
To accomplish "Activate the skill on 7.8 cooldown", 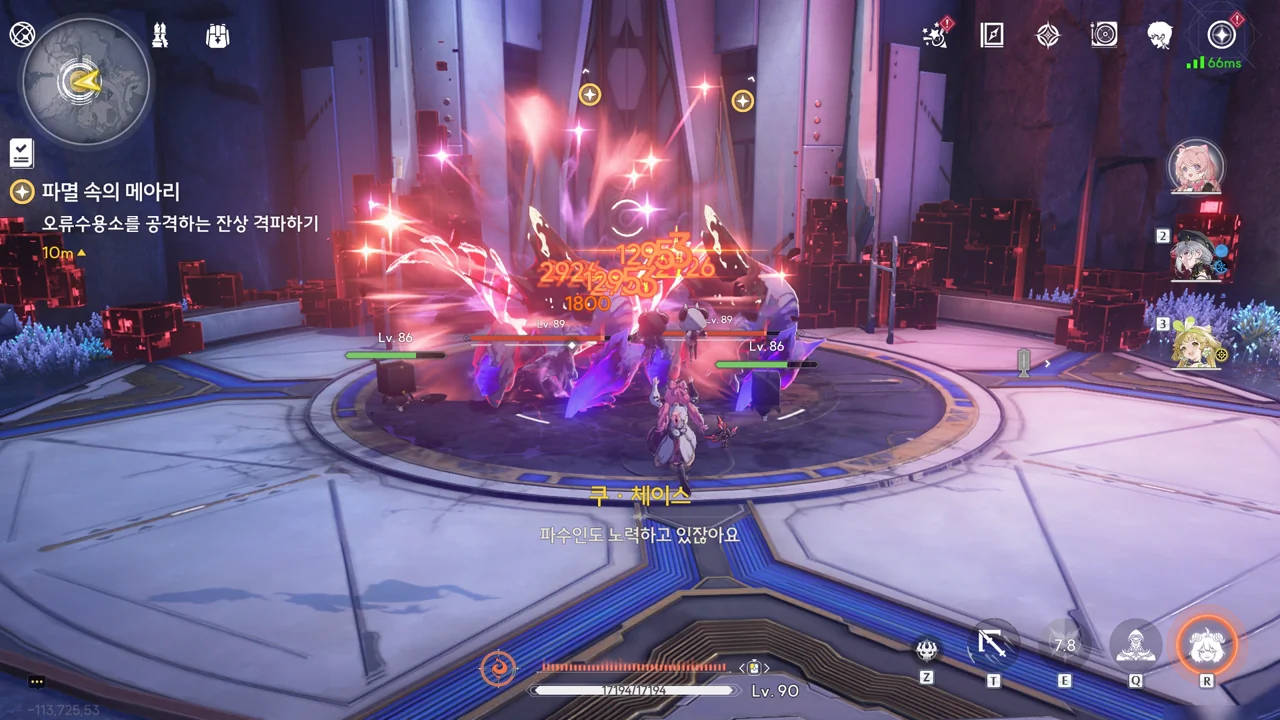I will (x=1064, y=646).
